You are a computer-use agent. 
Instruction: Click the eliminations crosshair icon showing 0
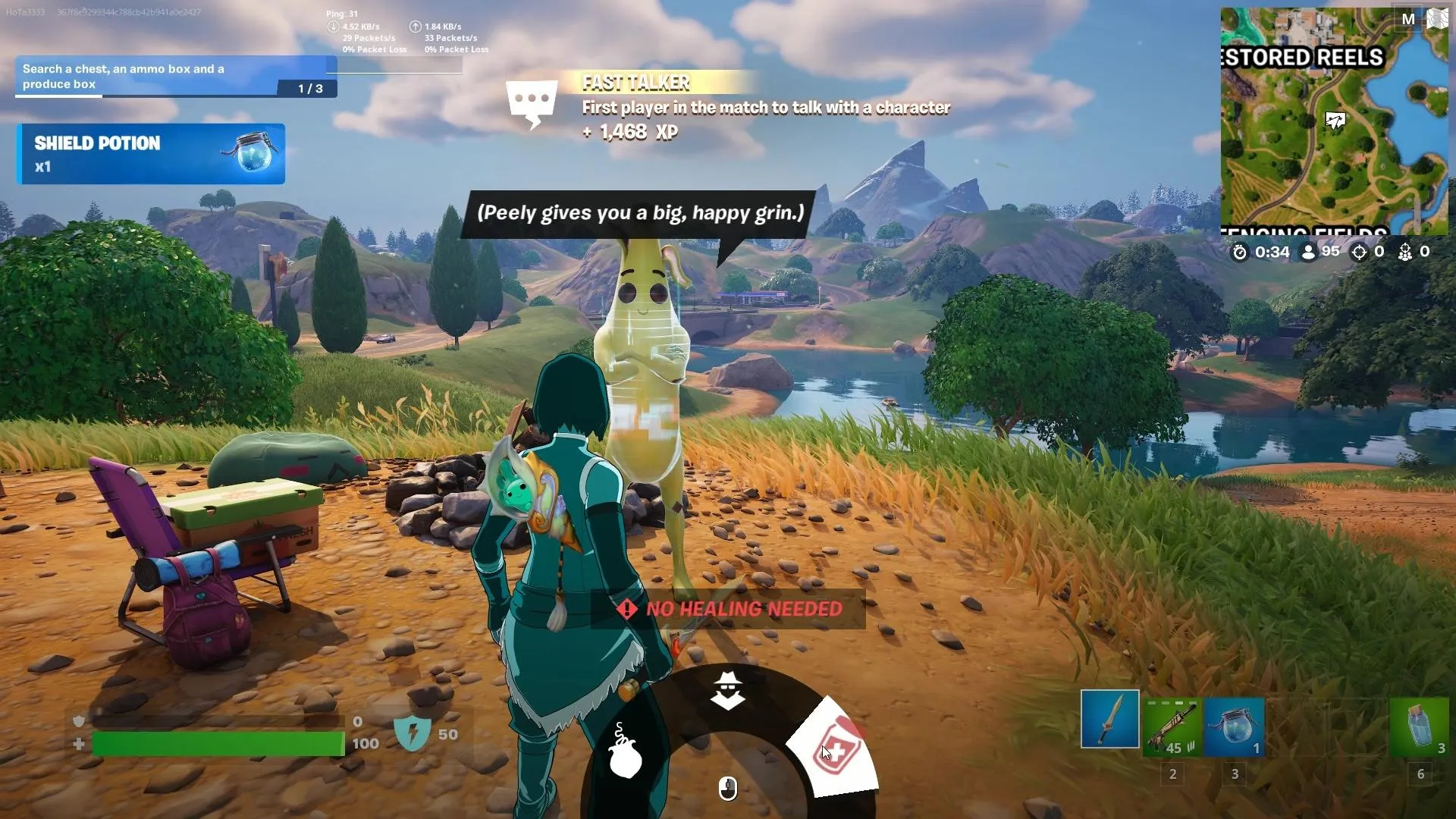(x=1360, y=253)
